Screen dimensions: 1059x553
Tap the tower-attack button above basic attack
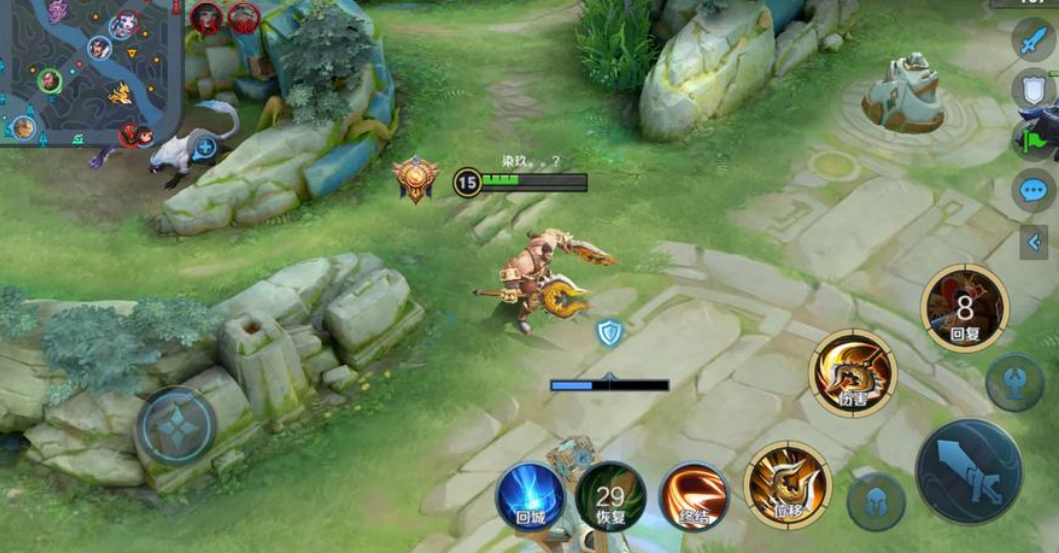(x=1015, y=382)
